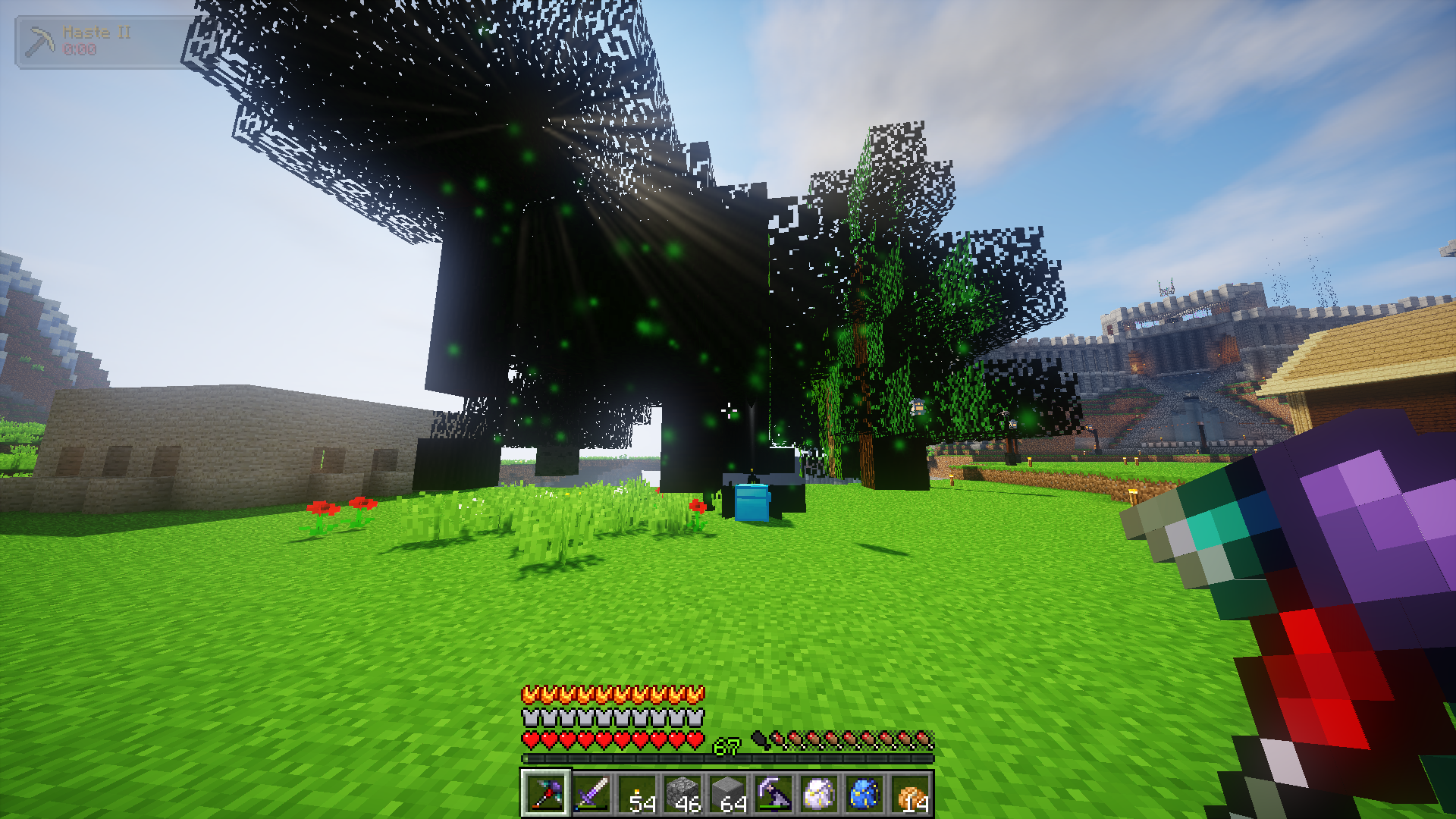Select the pale pickaxe with durability bar
The width and height of the screenshot is (1456, 819).
click(x=773, y=794)
